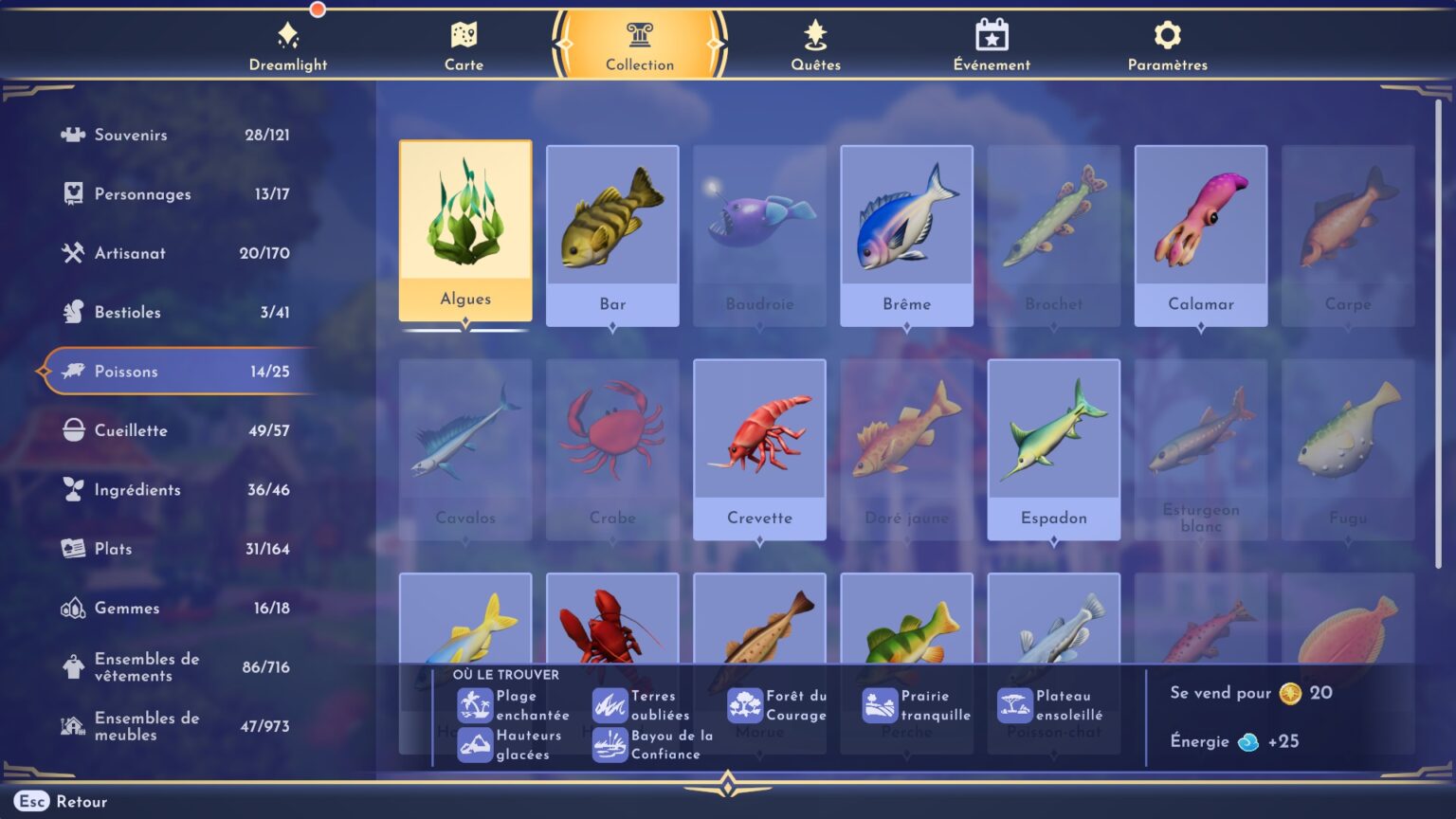This screenshot has width=1456, height=819.
Task: Select the Cueillette basket icon
Action: [72, 430]
